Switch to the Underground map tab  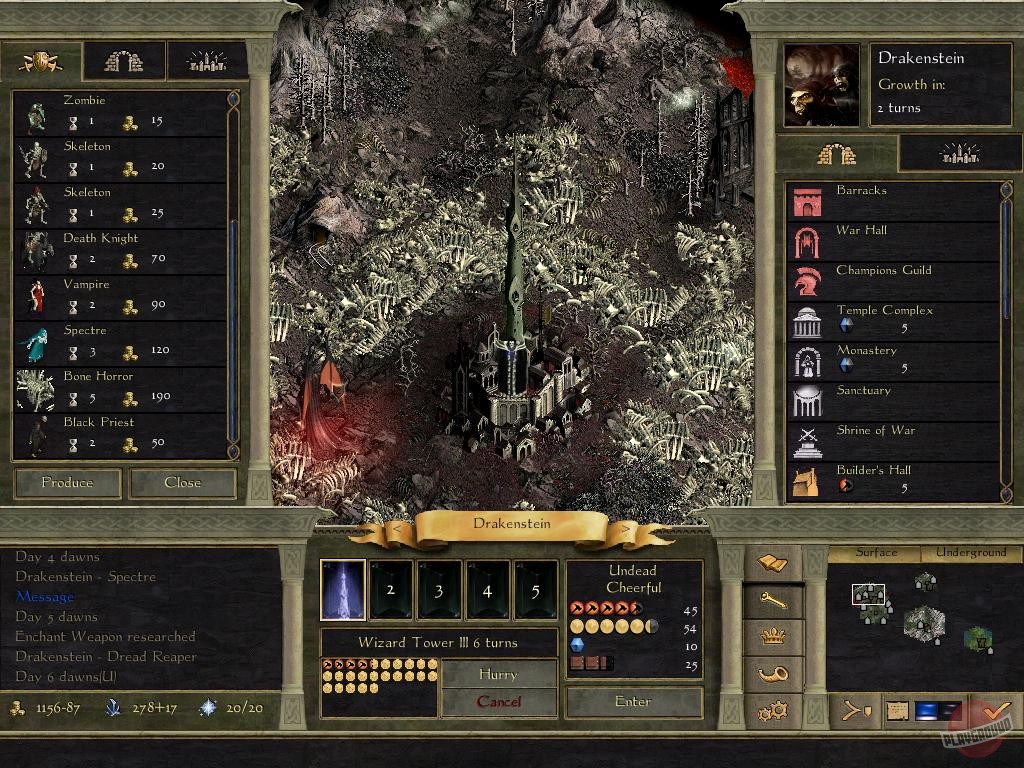(971, 552)
